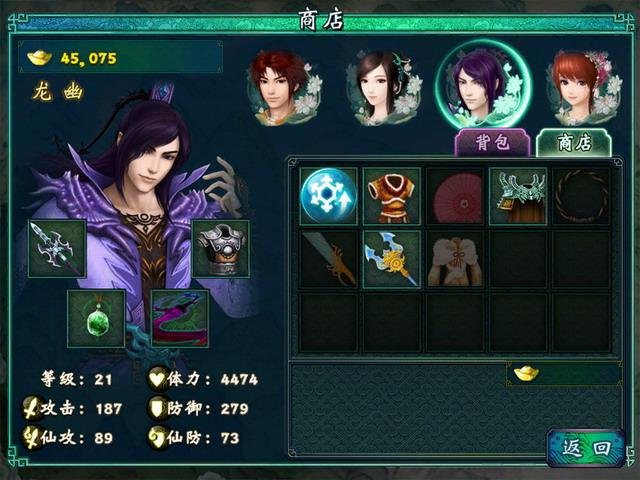The image size is (640, 480).
Task: Choose the orange robe armor item
Action: (x=391, y=196)
